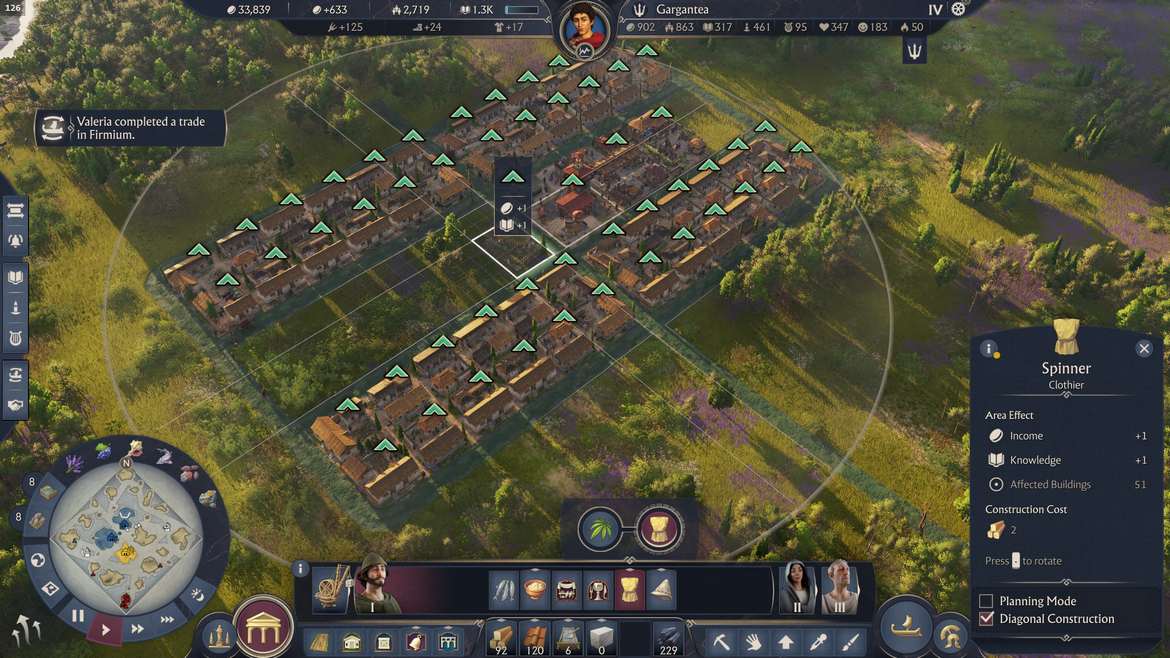
Task: Select the hemp farm in the production chain
Action: pos(600,528)
